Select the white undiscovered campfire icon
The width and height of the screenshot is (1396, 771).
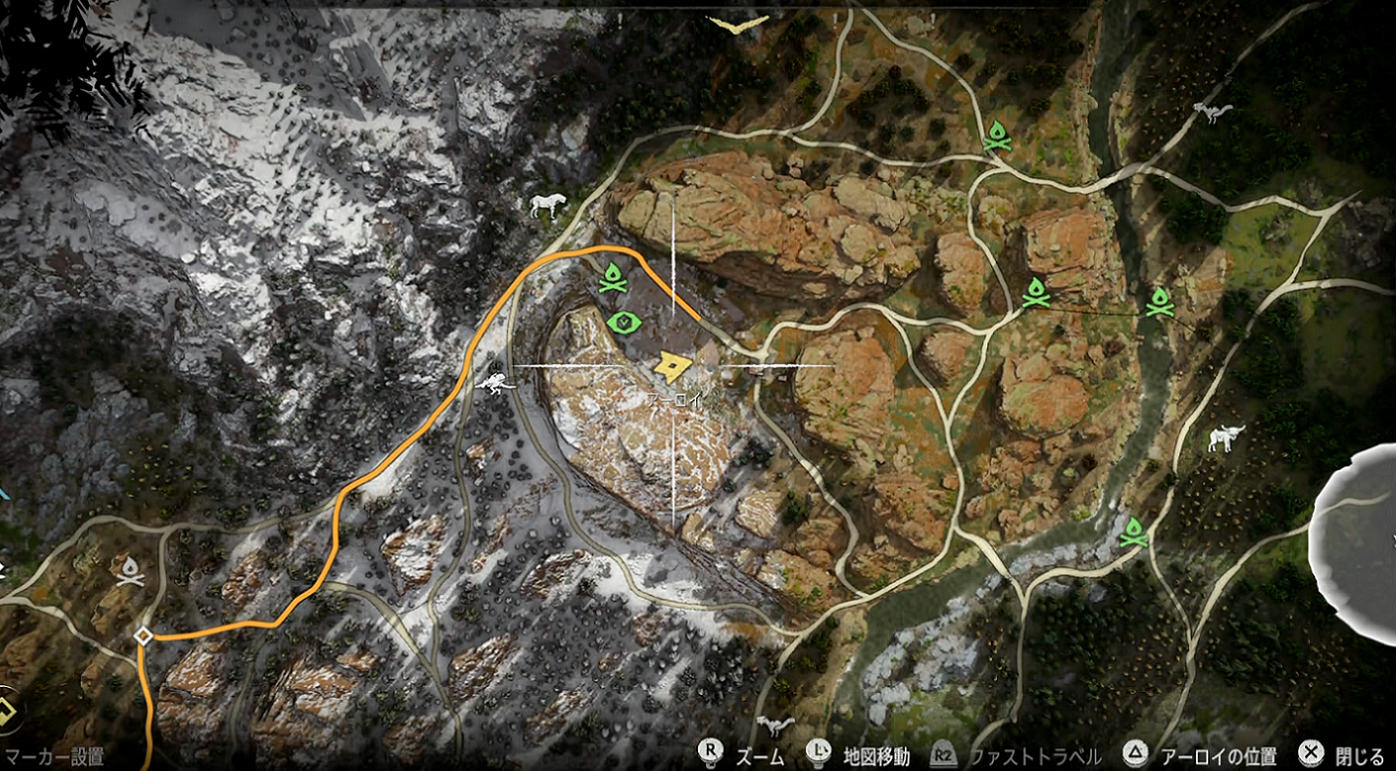[x=129, y=570]
